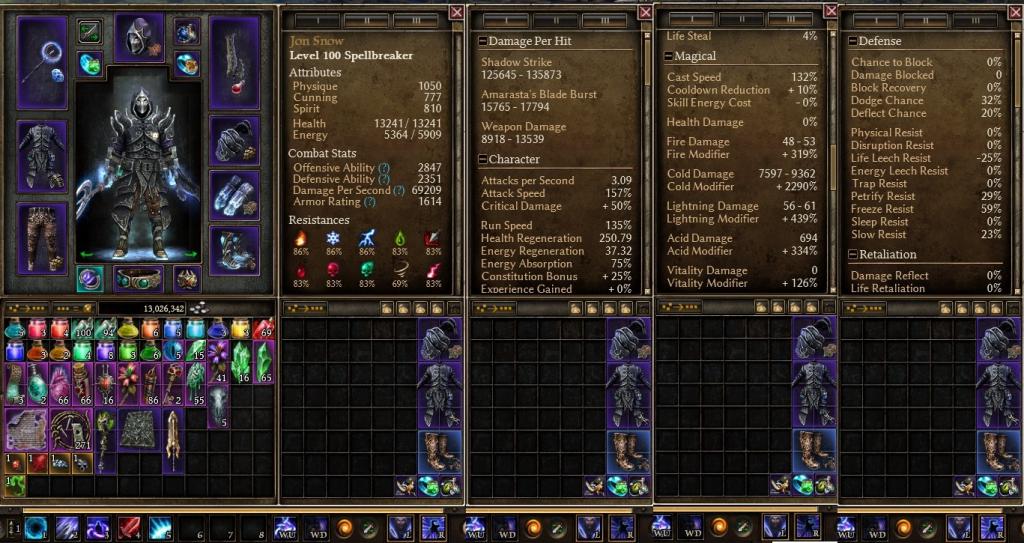Activate the dark vortex skill in hotbar slot 1
The width and height of the screenshot is (1024, 543).
pyautogui.click(x=36, y=528)
